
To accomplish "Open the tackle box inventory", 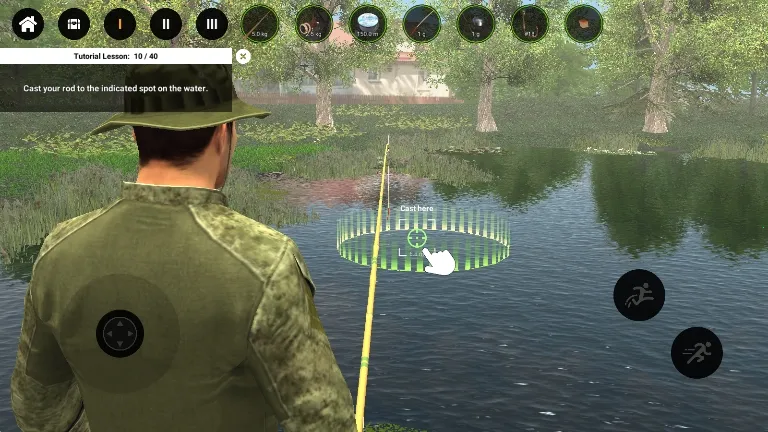I will pyautogui.click(x=73, y=24).
